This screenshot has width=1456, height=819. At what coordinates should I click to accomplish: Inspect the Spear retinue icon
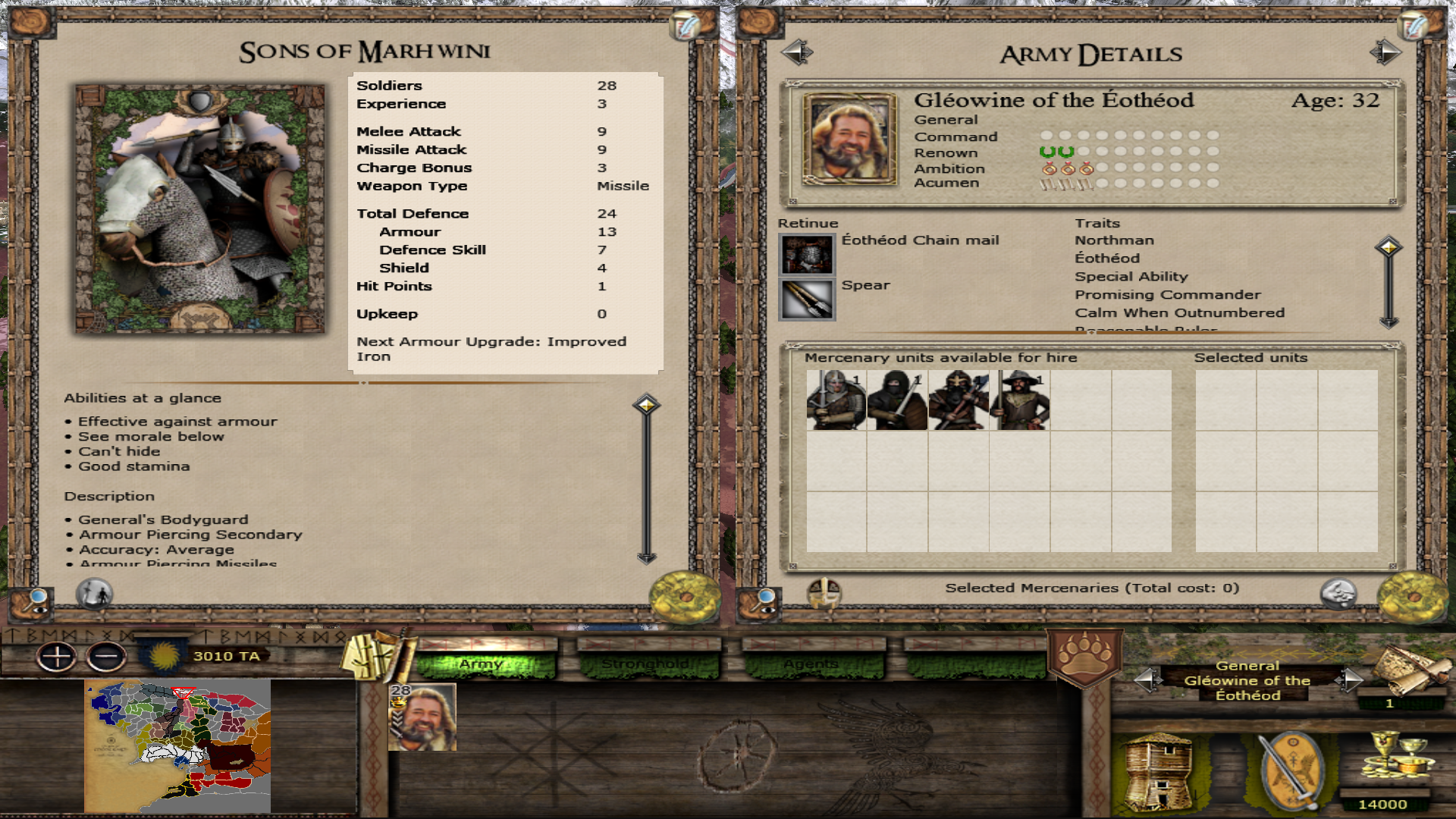pos(807,300)
